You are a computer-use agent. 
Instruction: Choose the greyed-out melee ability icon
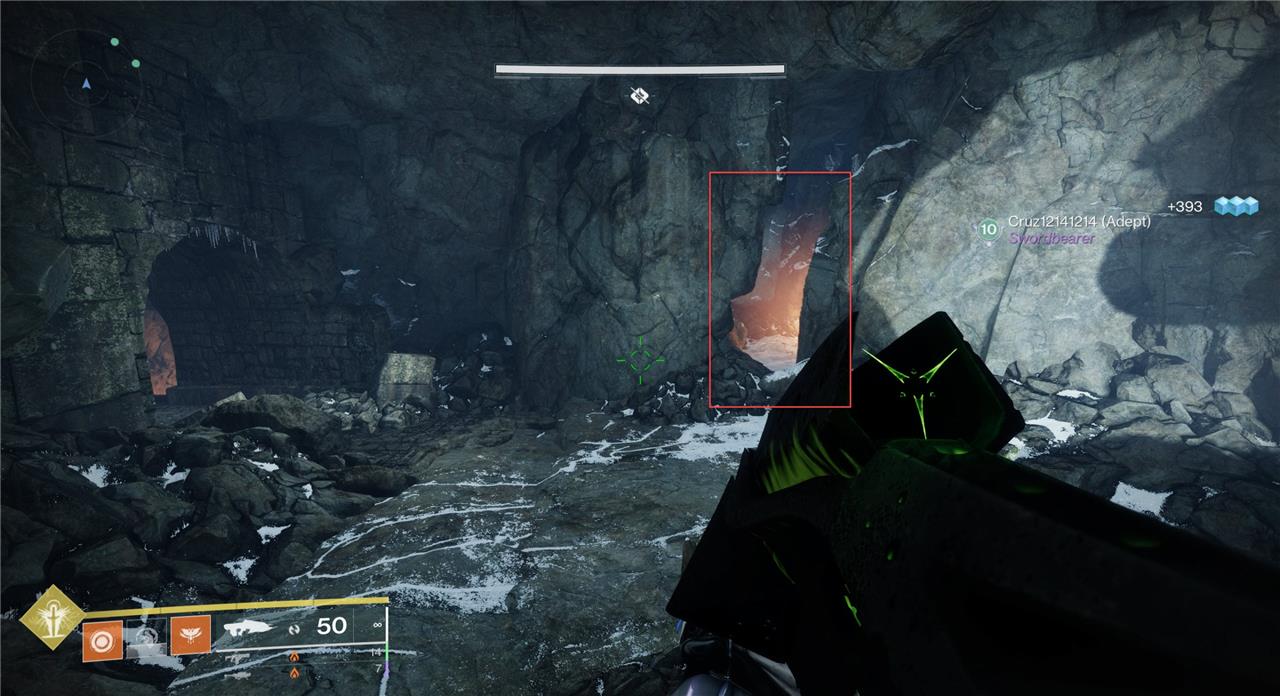coord(146,639)
